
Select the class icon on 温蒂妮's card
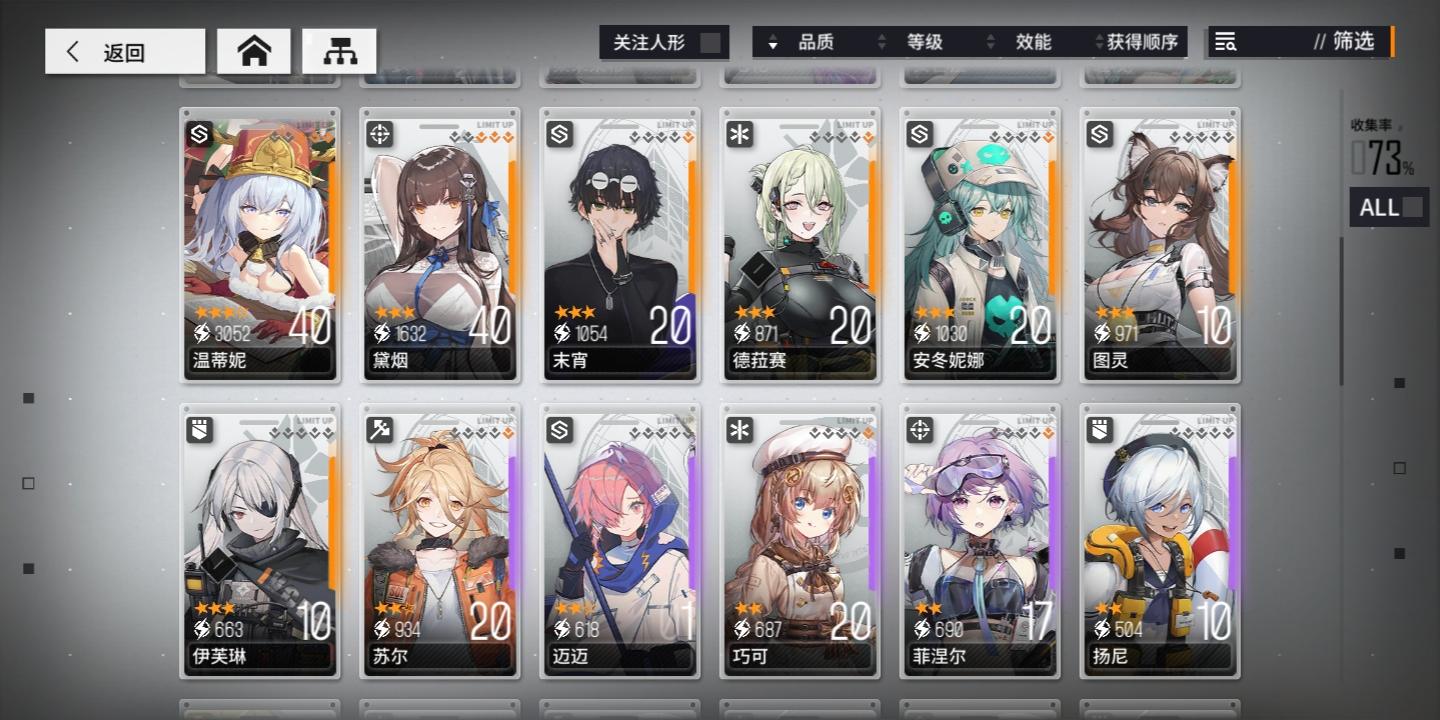[x=198, y=134]
